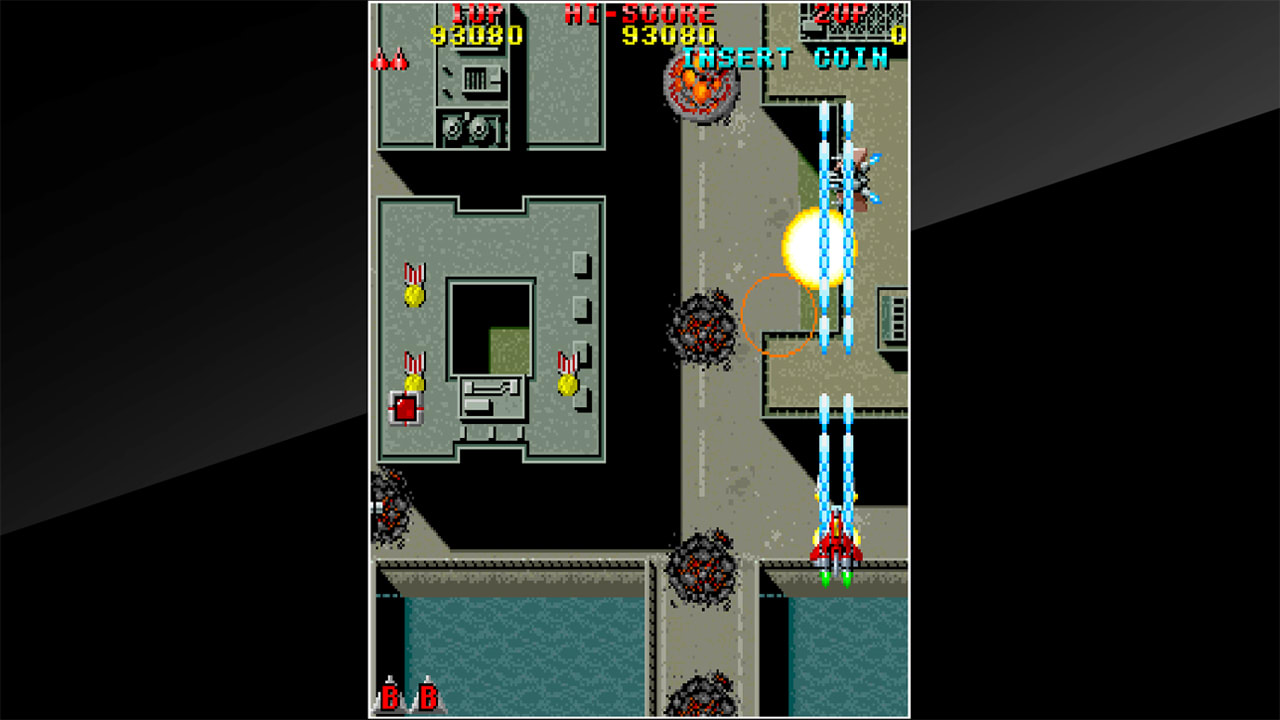
Task: Click the second spare-life ship icon
Action: [399, 60]
